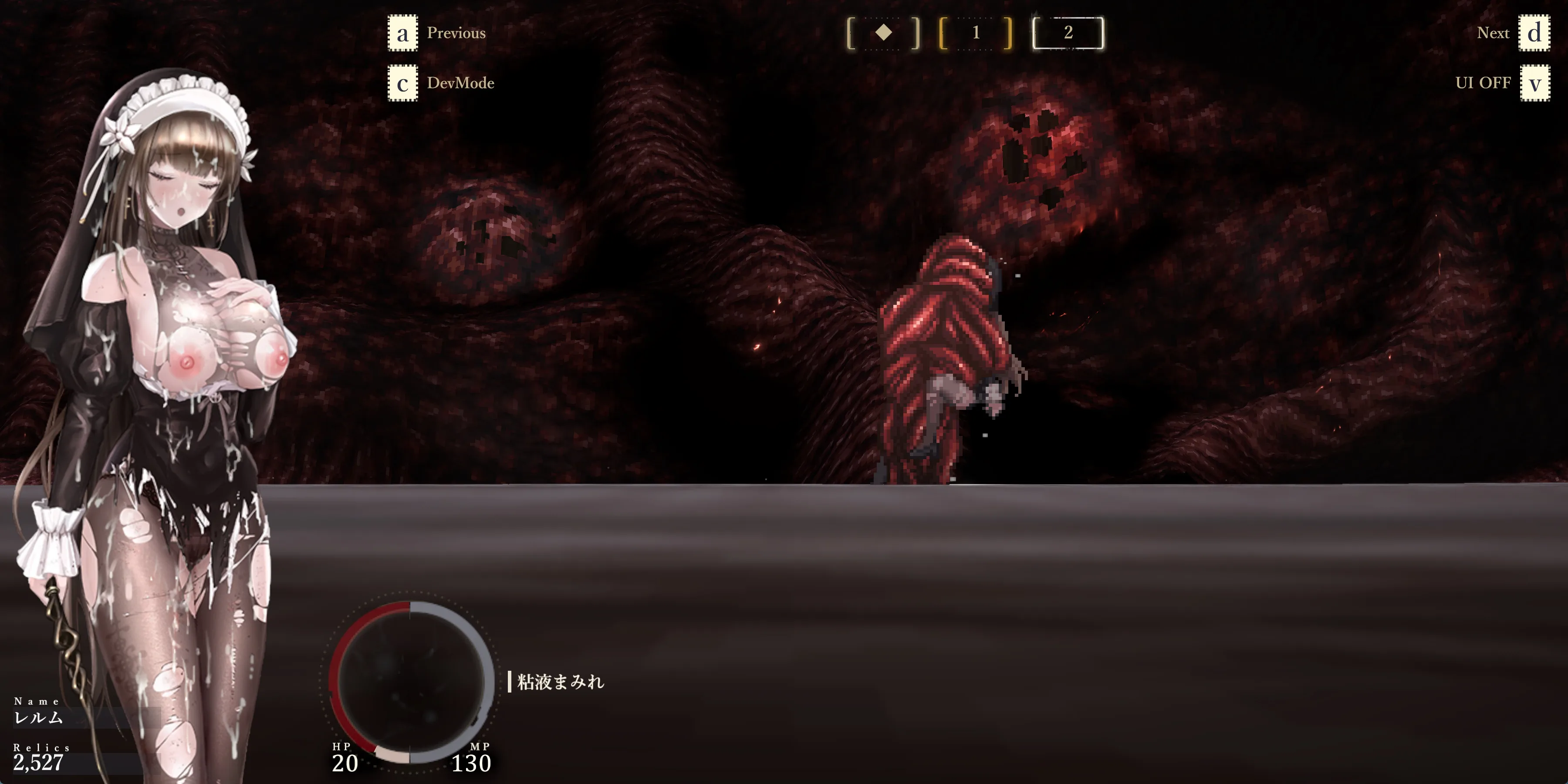Switch to page tab 1

976,33
